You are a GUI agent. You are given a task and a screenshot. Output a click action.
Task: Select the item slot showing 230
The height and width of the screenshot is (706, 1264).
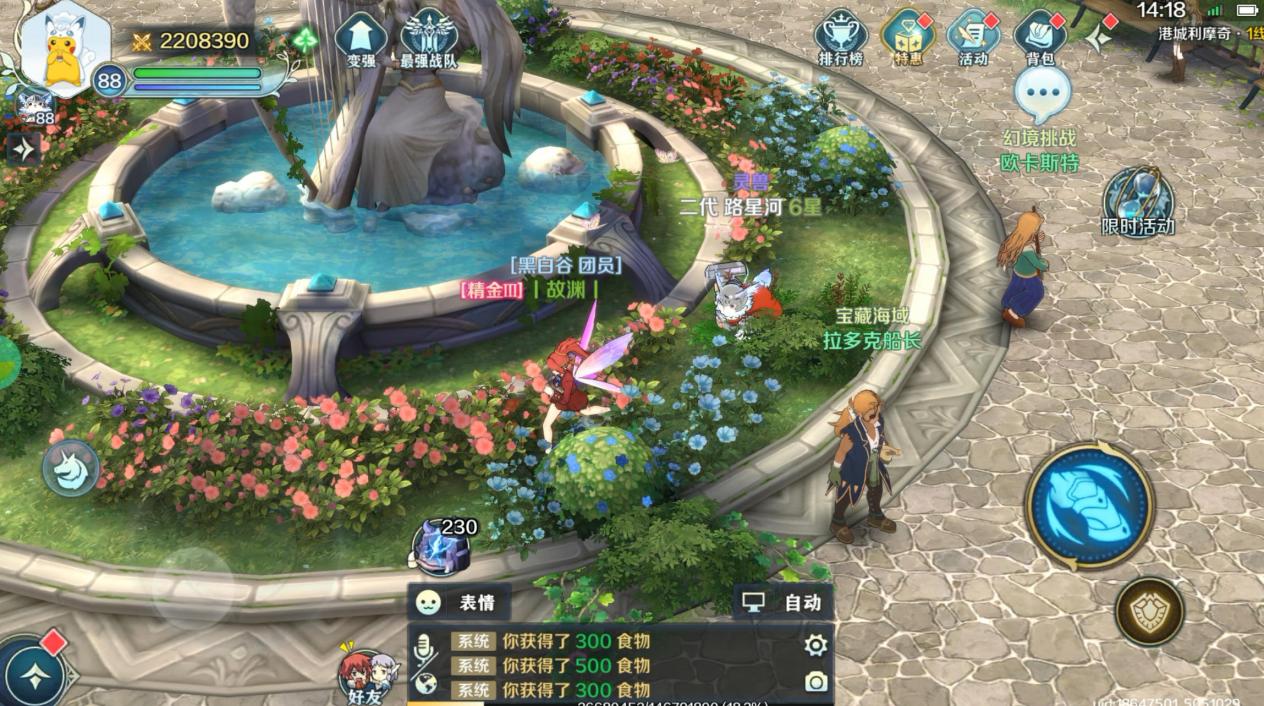pyautogui.click(x=442, y=547)
